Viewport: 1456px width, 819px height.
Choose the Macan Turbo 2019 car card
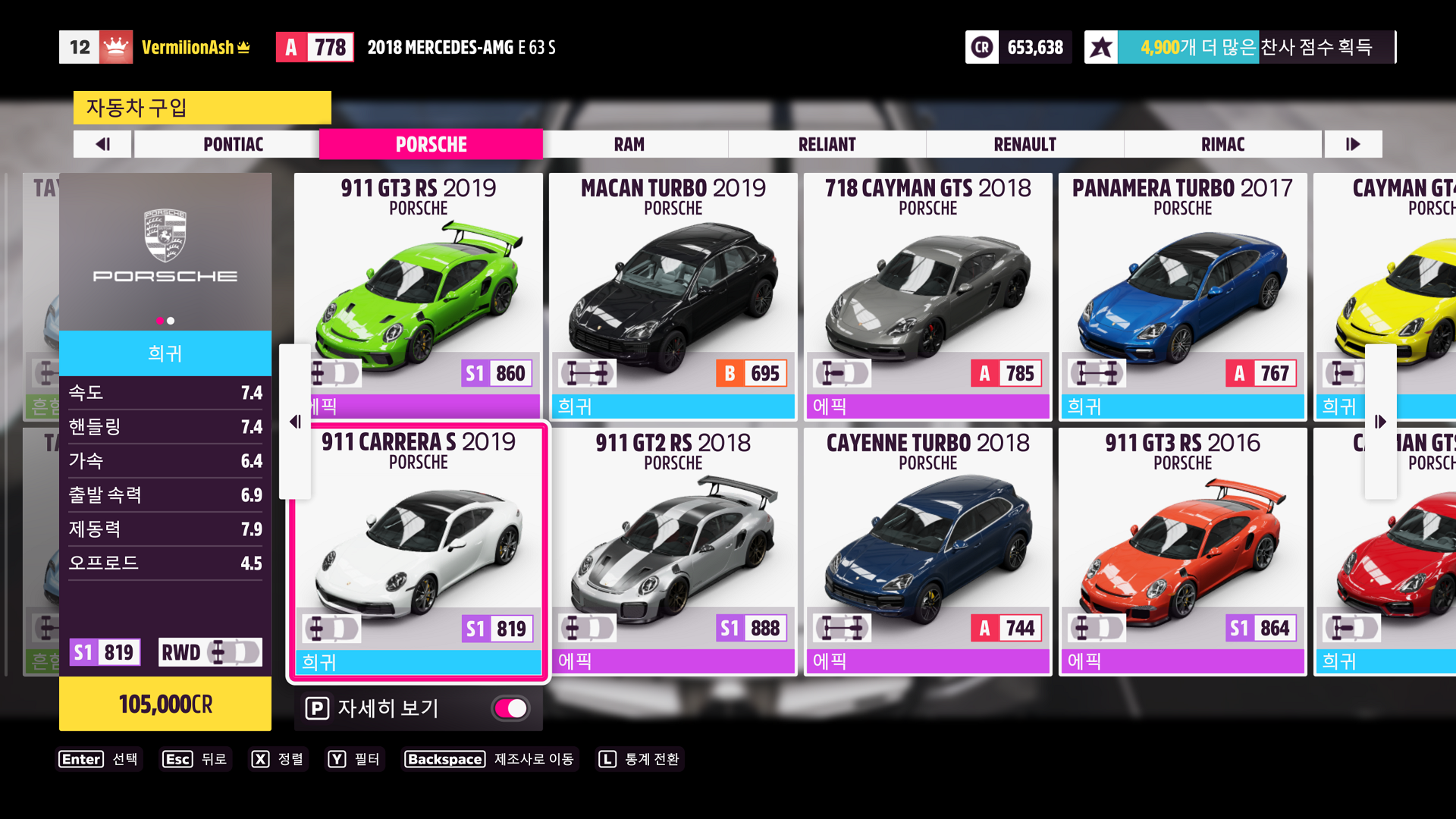673,296
